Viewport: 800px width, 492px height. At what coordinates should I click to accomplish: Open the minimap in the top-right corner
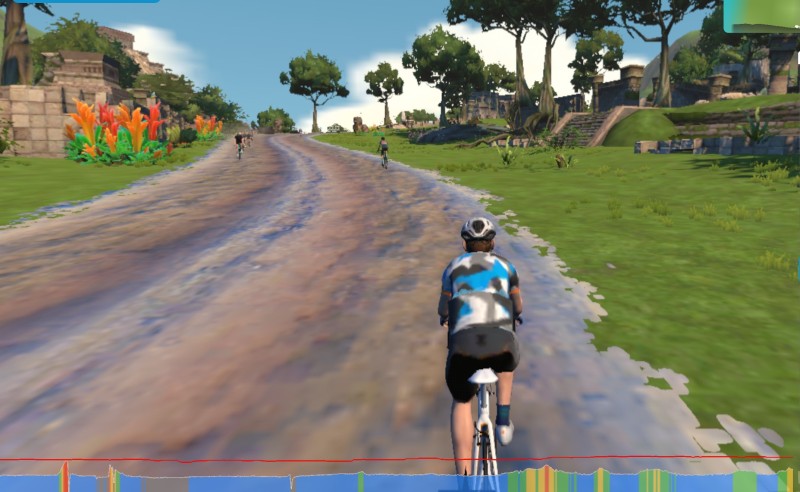[x=762, y=15]
